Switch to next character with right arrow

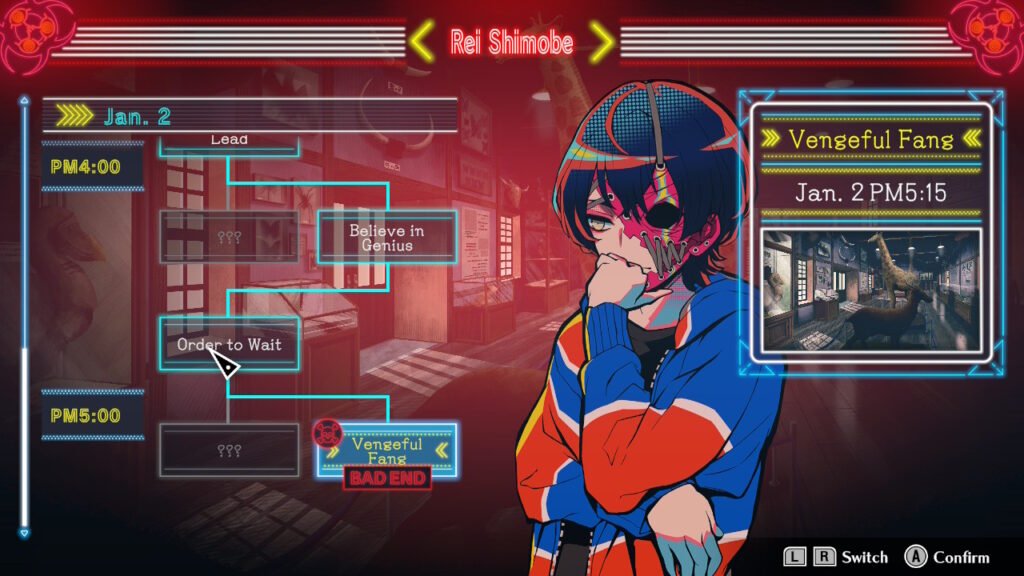point(600,41)
